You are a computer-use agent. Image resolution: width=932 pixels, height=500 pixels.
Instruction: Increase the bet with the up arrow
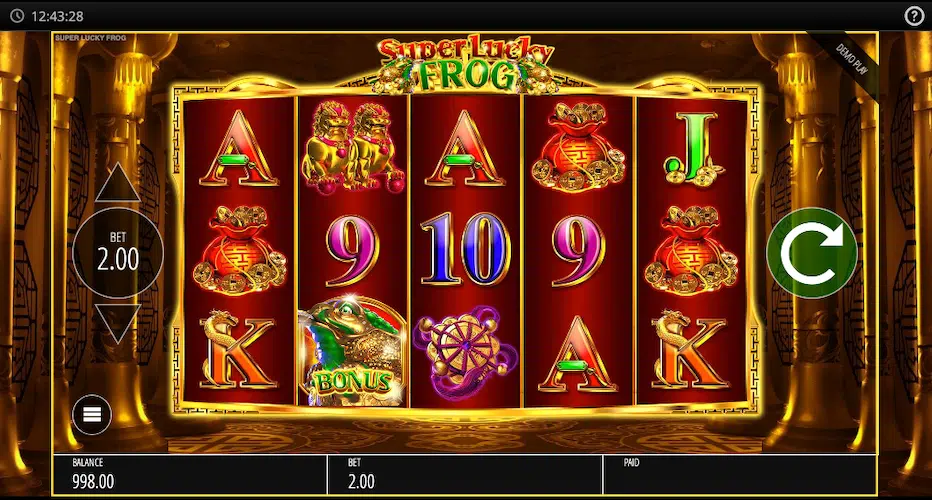118,185
